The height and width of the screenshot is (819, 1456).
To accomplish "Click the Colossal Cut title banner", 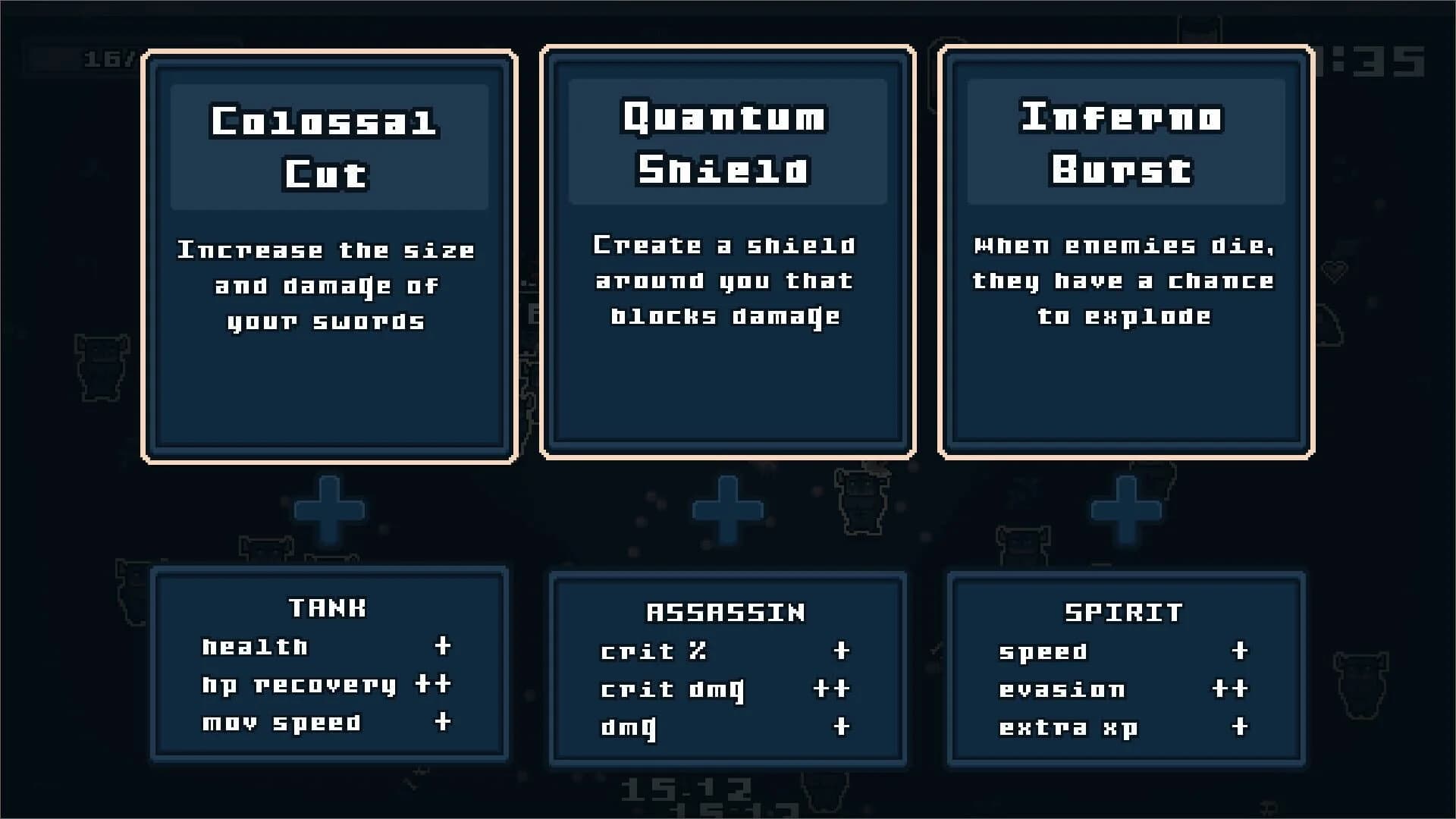I will 329,146.
